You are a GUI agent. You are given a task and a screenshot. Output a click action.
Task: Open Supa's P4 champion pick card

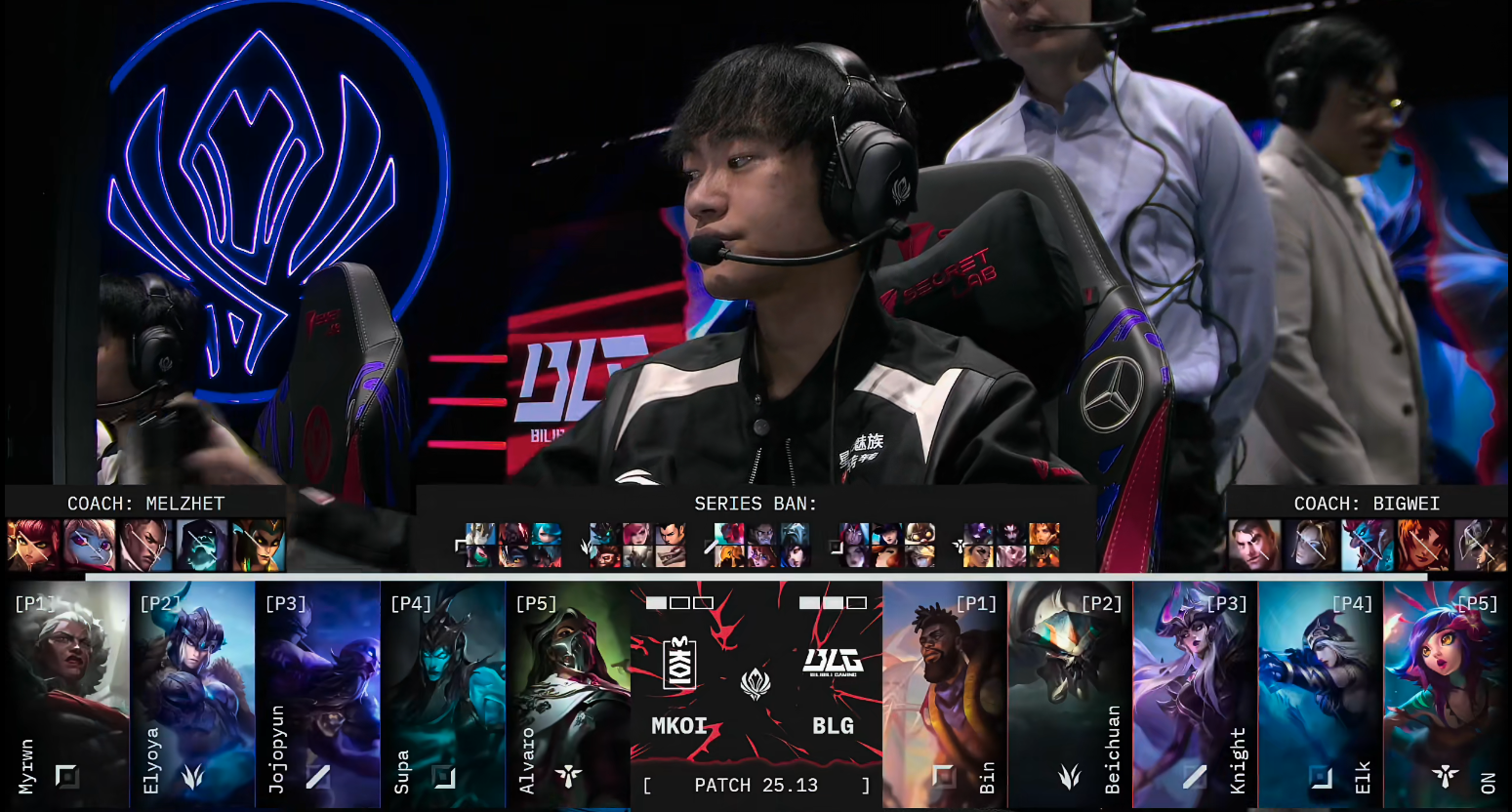pos(443,694)
